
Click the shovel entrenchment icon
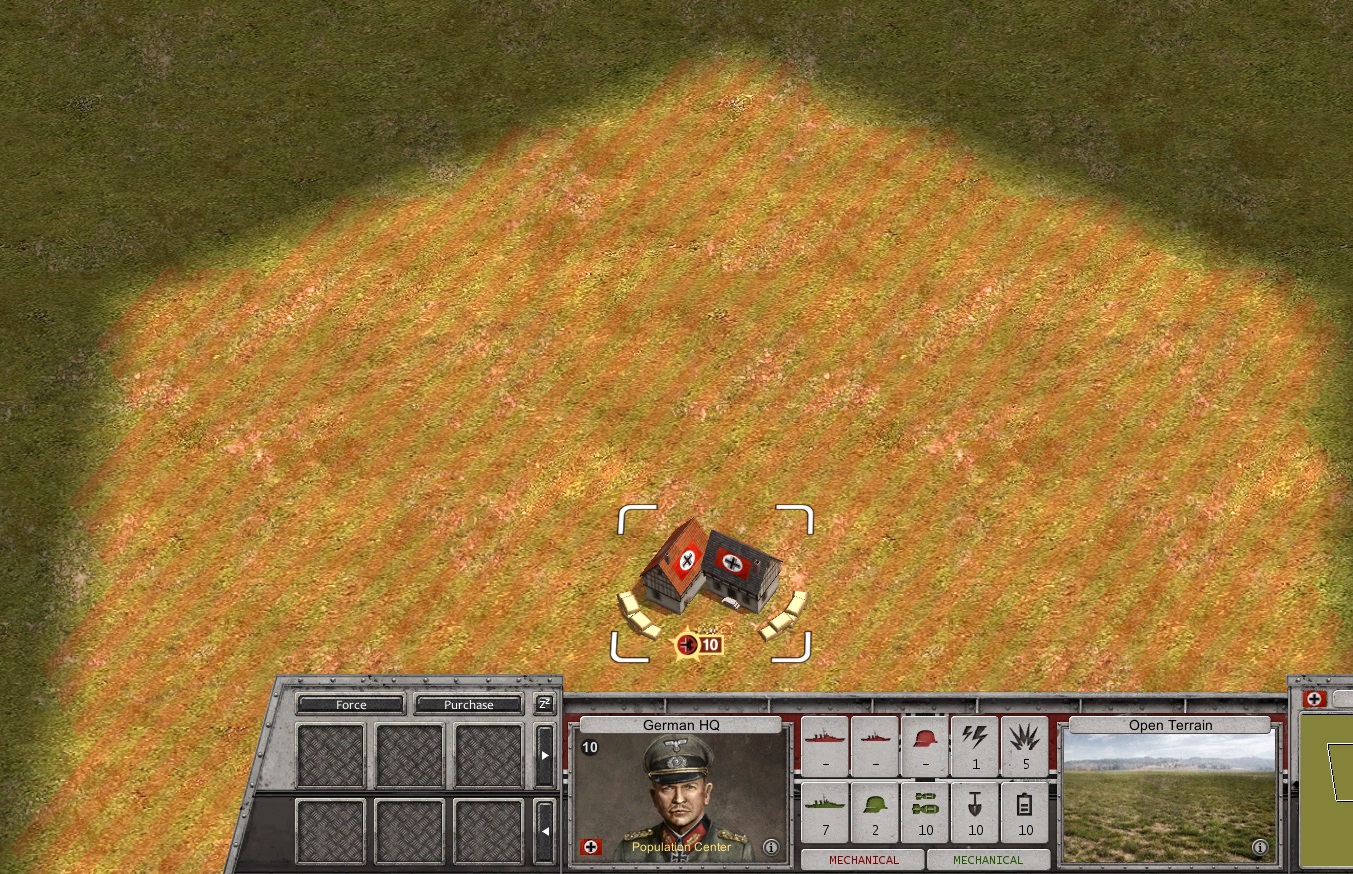[974, 812]
